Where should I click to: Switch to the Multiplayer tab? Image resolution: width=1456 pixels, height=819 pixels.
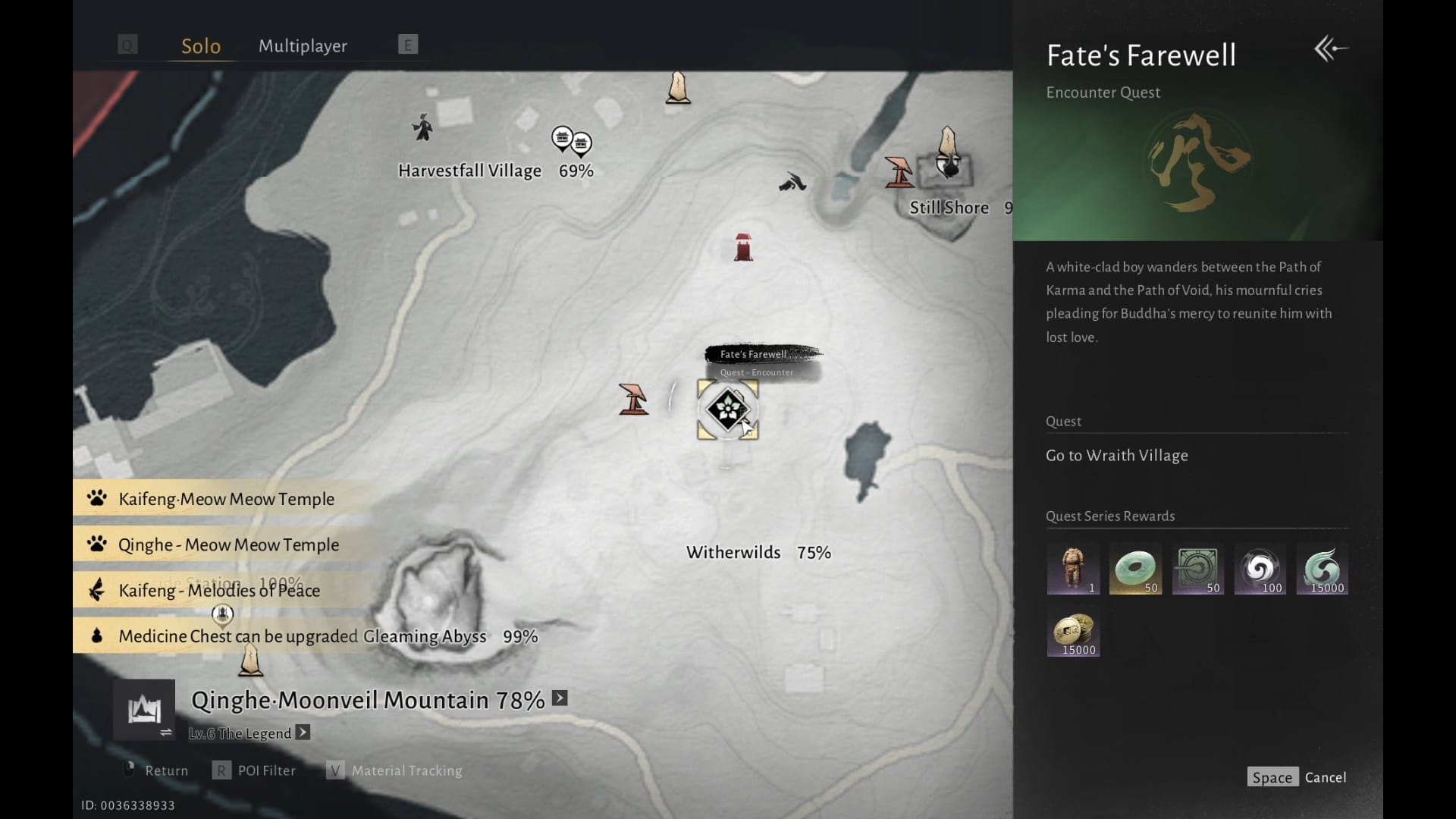(x=303, y=46)
